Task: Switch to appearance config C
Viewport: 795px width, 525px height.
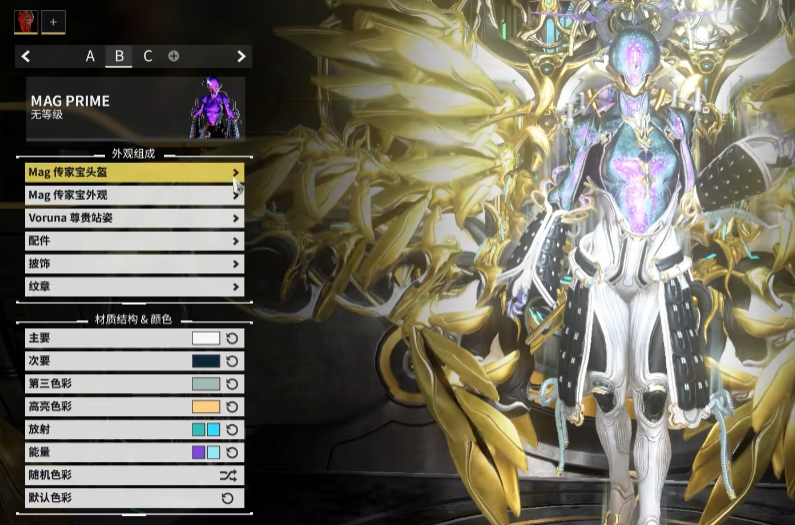Action: point(148,56)
